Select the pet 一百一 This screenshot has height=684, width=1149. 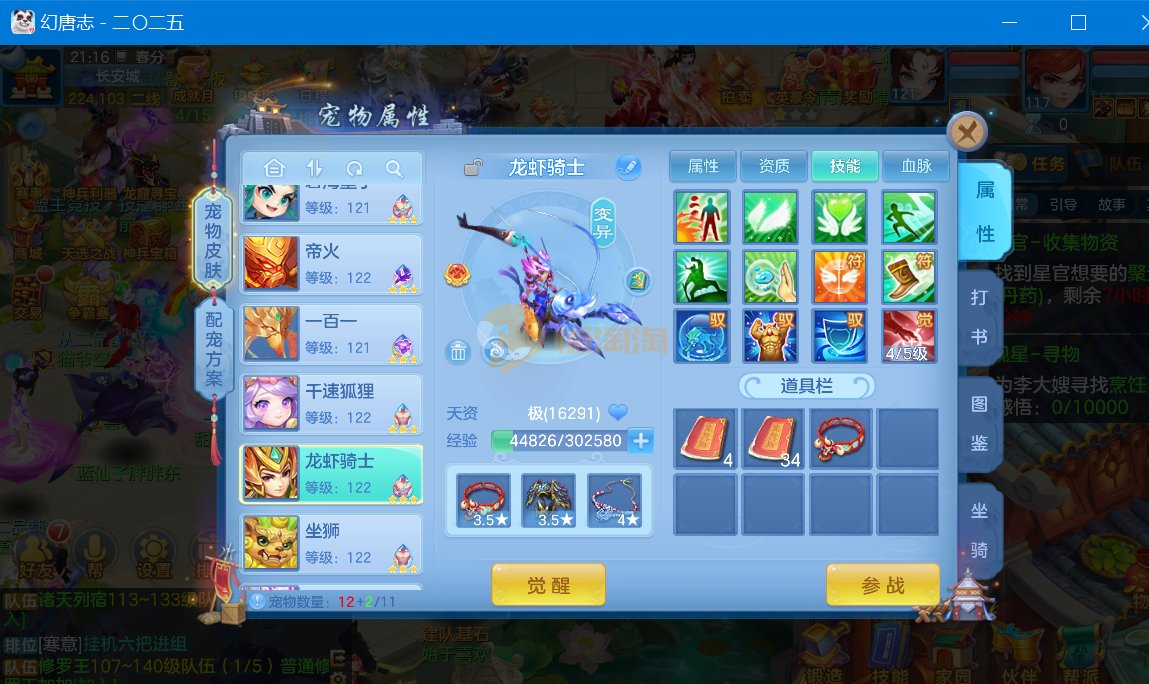tap(331, 334)
